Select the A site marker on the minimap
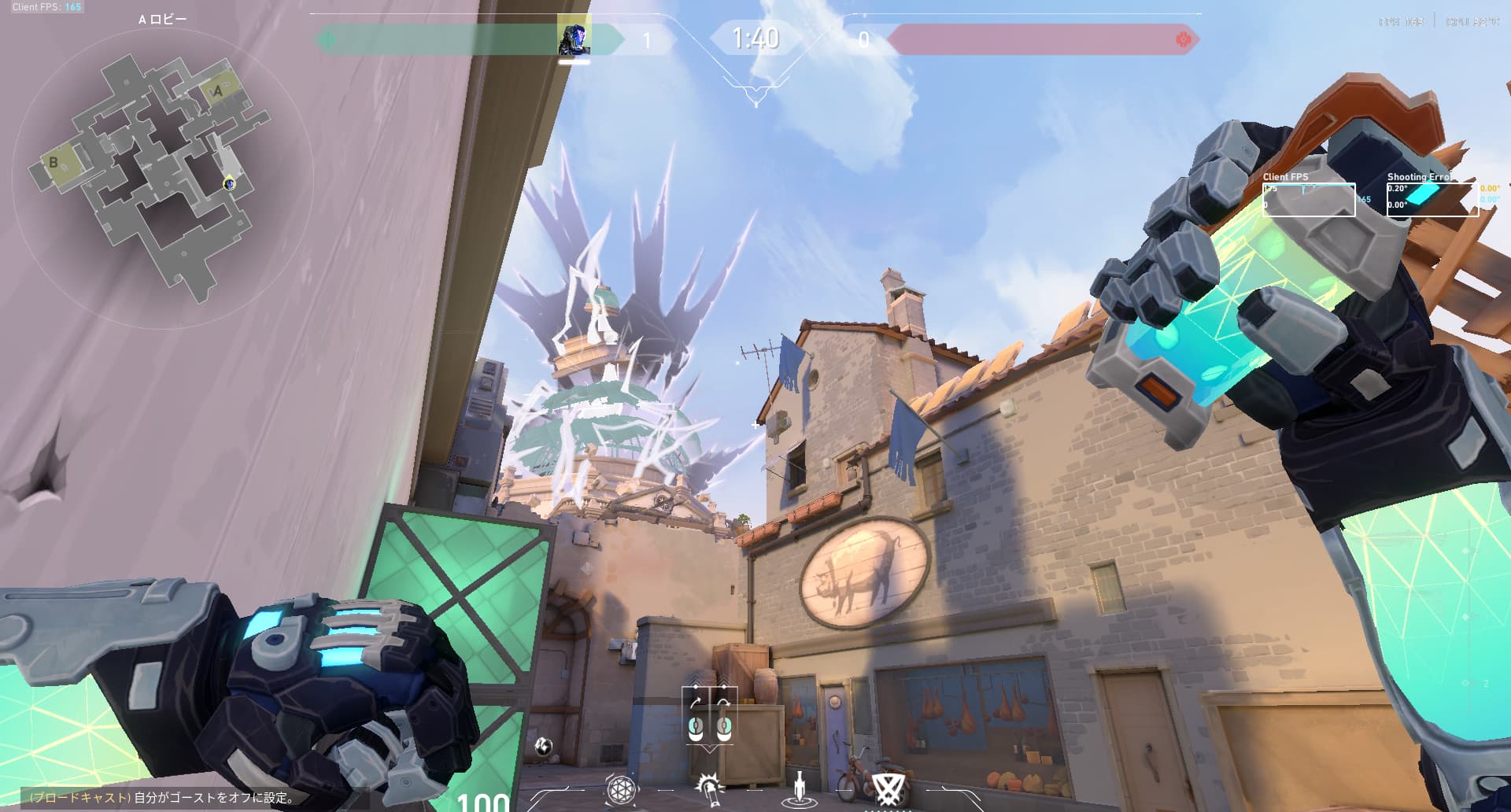The image size is (1511, 812). click(x=218, y=91)
